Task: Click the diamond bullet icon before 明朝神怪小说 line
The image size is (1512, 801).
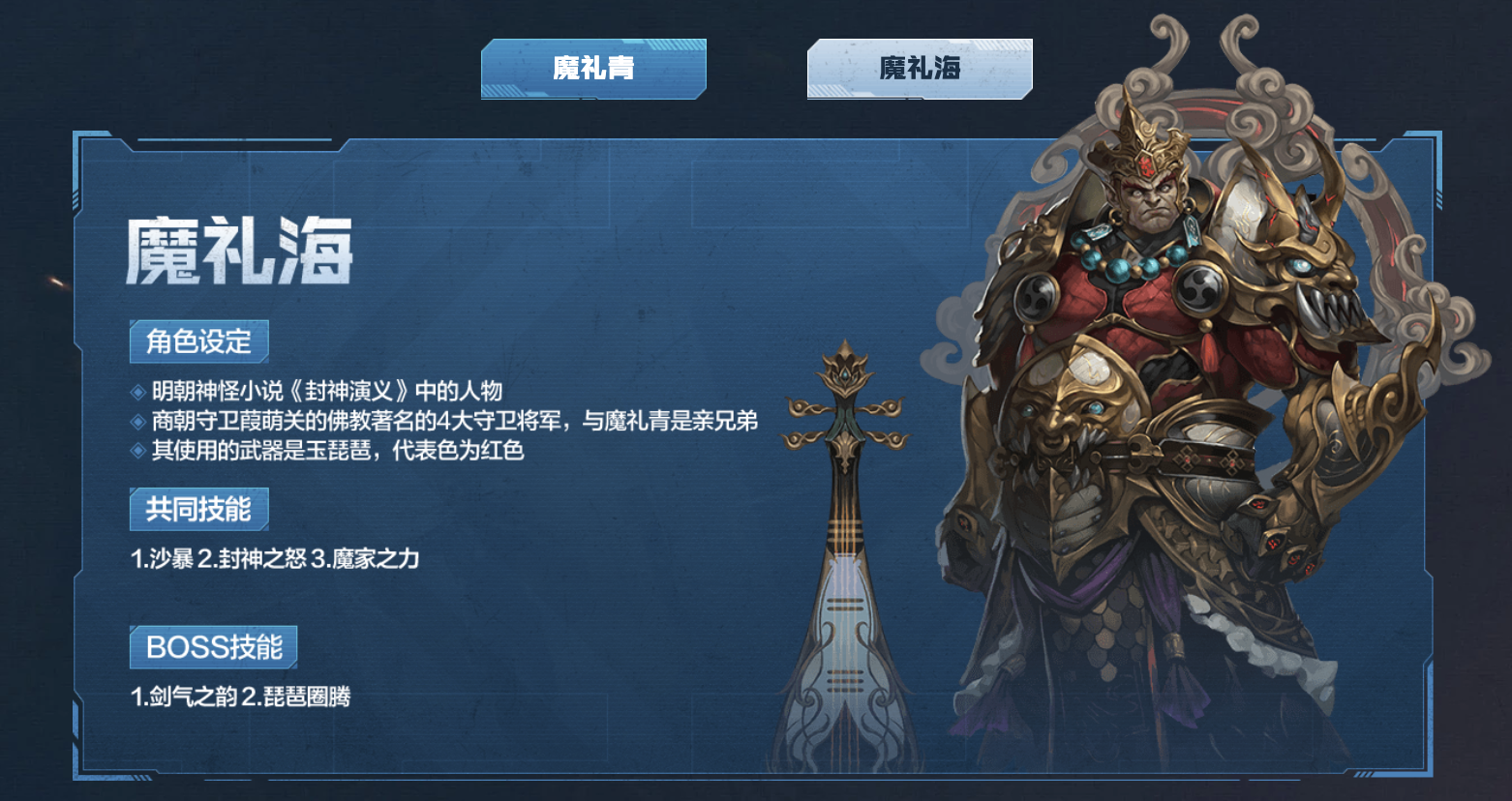Action: tap(137, 394)
